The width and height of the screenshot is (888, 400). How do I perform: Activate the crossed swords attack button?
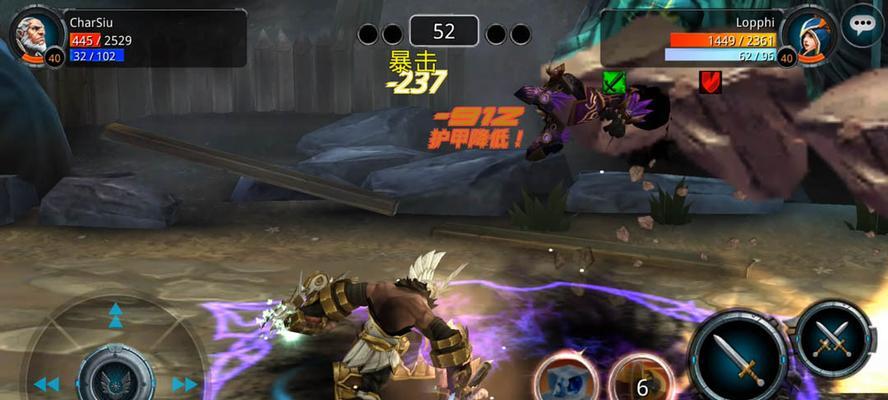click(833, 336)
